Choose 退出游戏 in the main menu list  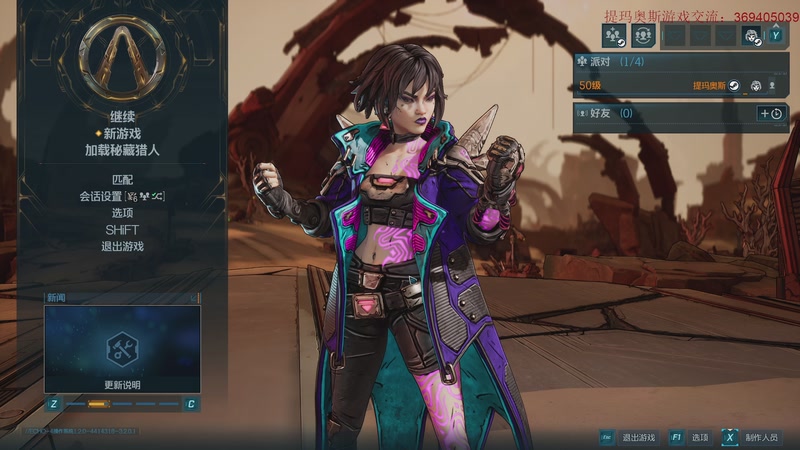(x=122, y=246)
